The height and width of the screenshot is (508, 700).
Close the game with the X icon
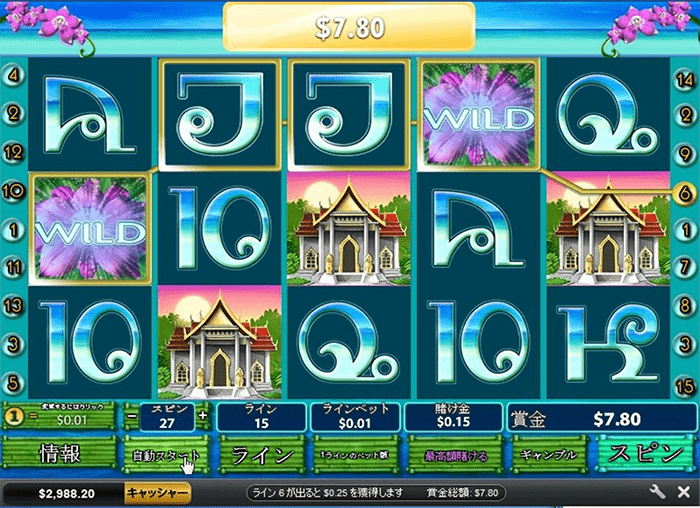[681, 493]
